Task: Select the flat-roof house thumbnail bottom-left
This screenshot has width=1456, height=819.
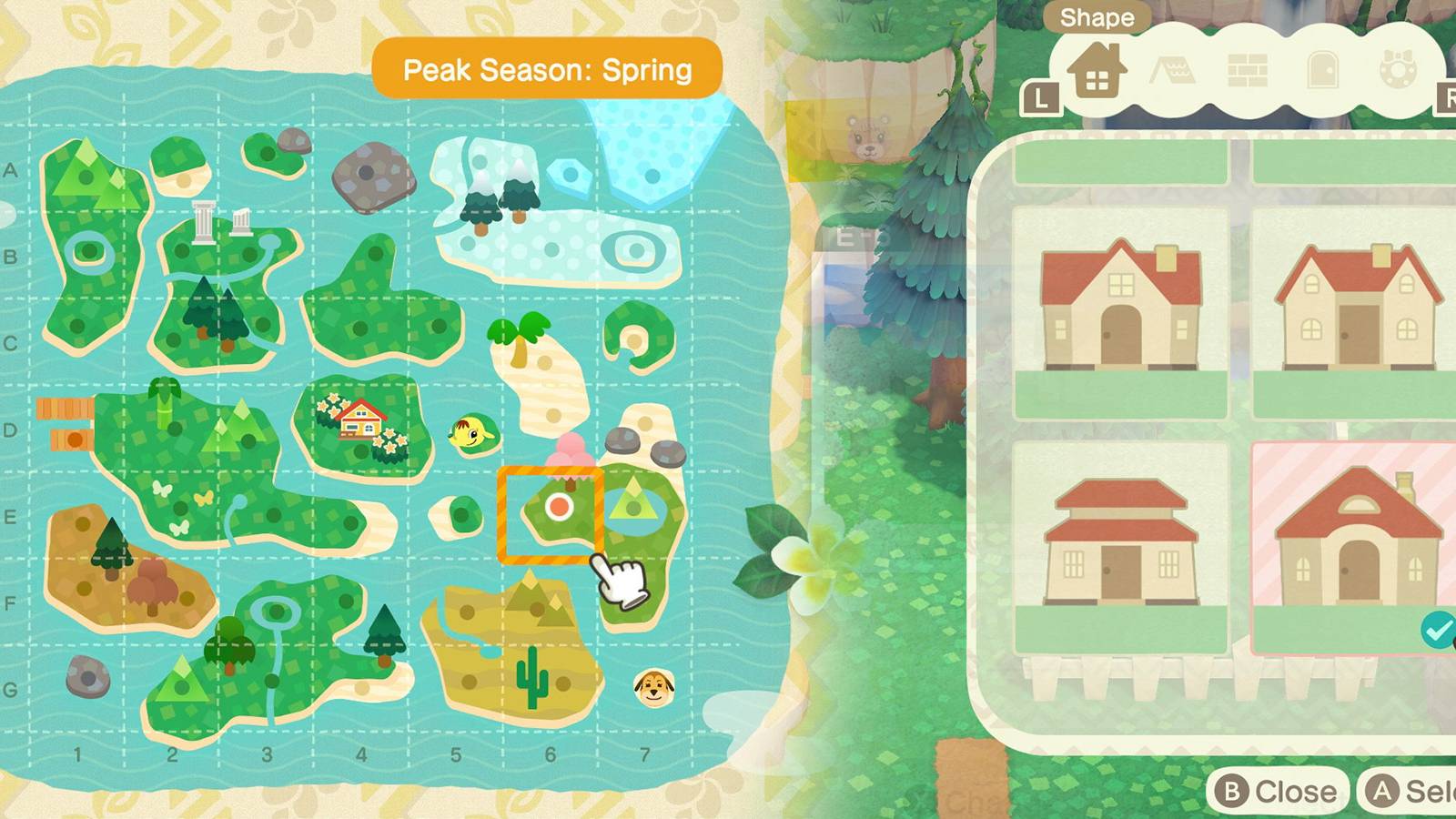Action: 1123,537
